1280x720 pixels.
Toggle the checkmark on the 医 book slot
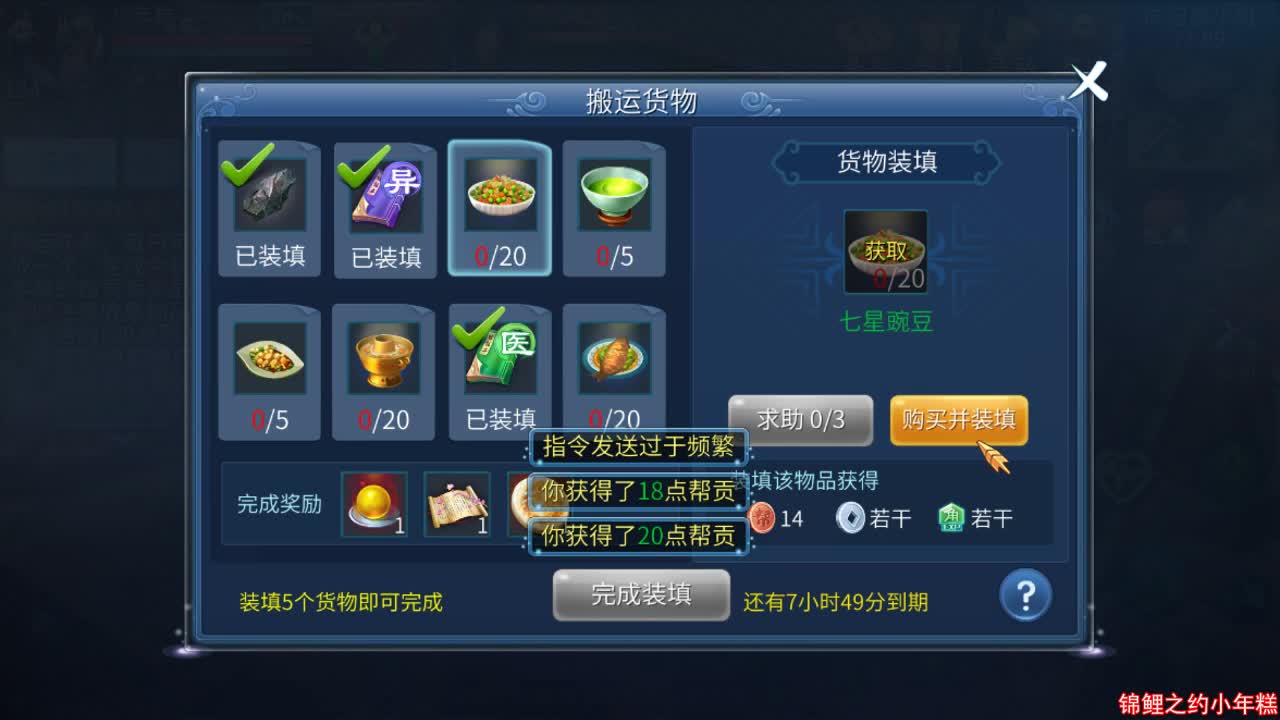(471, 335)
